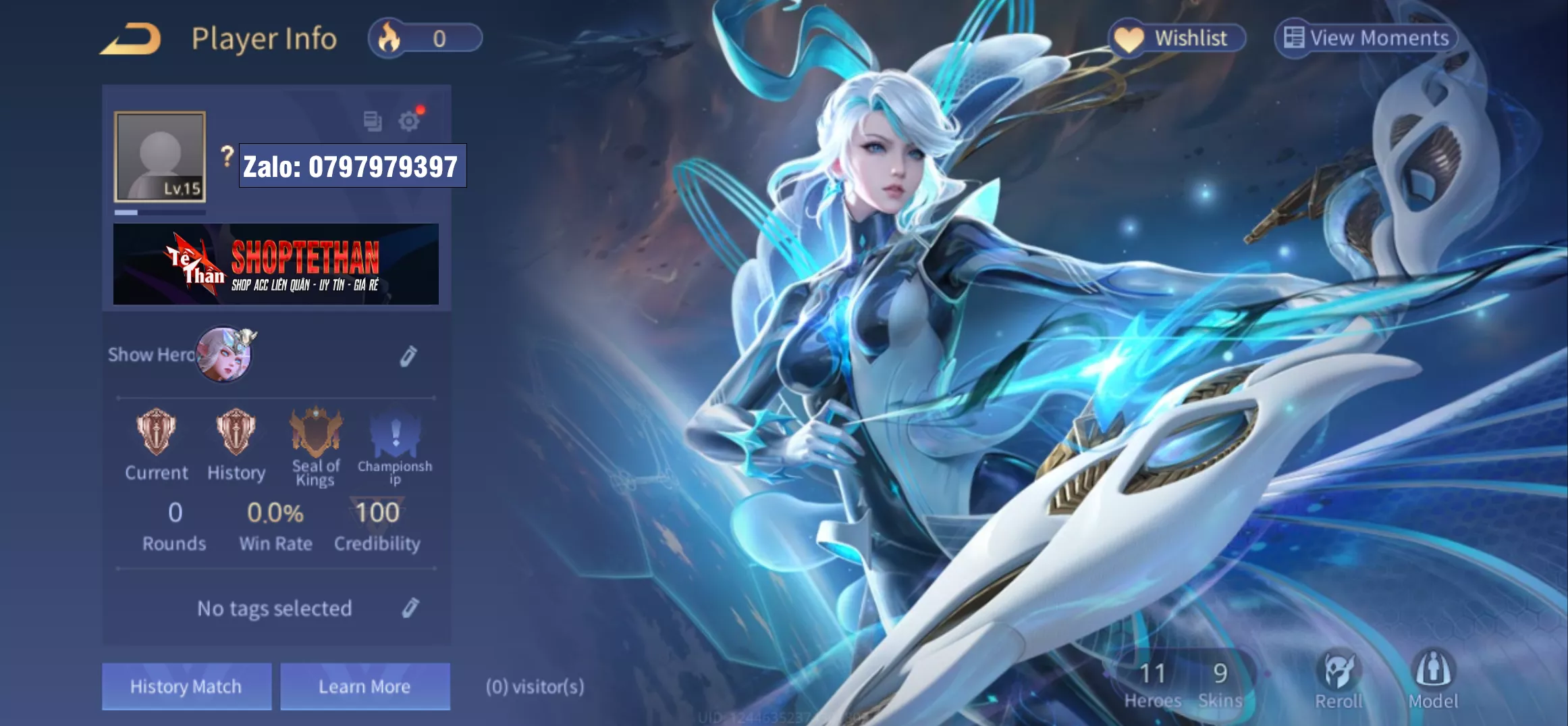The image size is (1568, 726).
Task: Click the copy info icon beside gear
Action: [372, 122]
